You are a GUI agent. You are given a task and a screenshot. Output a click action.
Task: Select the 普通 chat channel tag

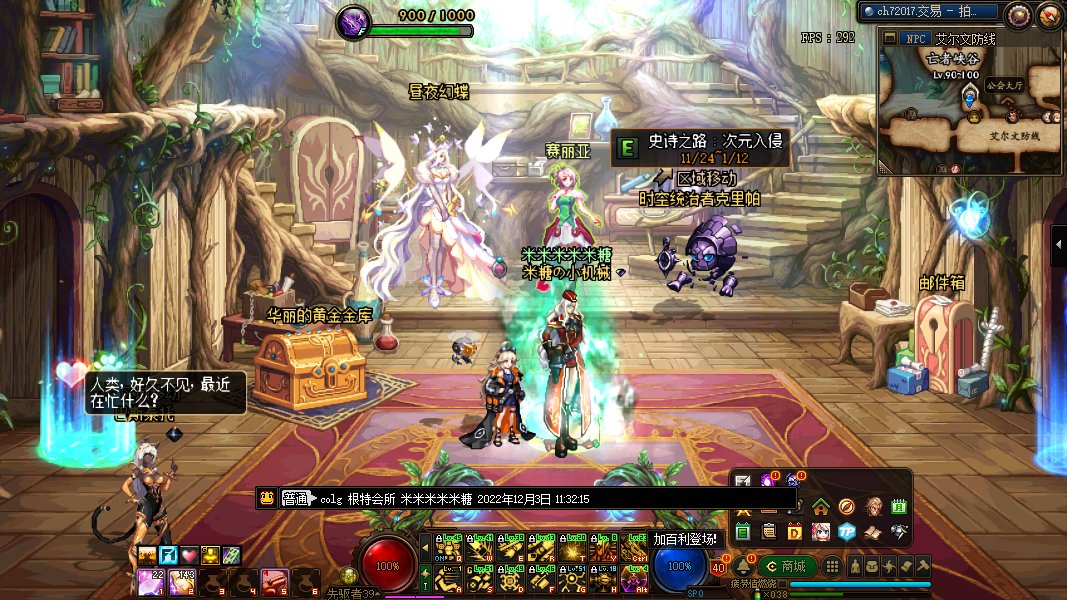coord(297,498)
